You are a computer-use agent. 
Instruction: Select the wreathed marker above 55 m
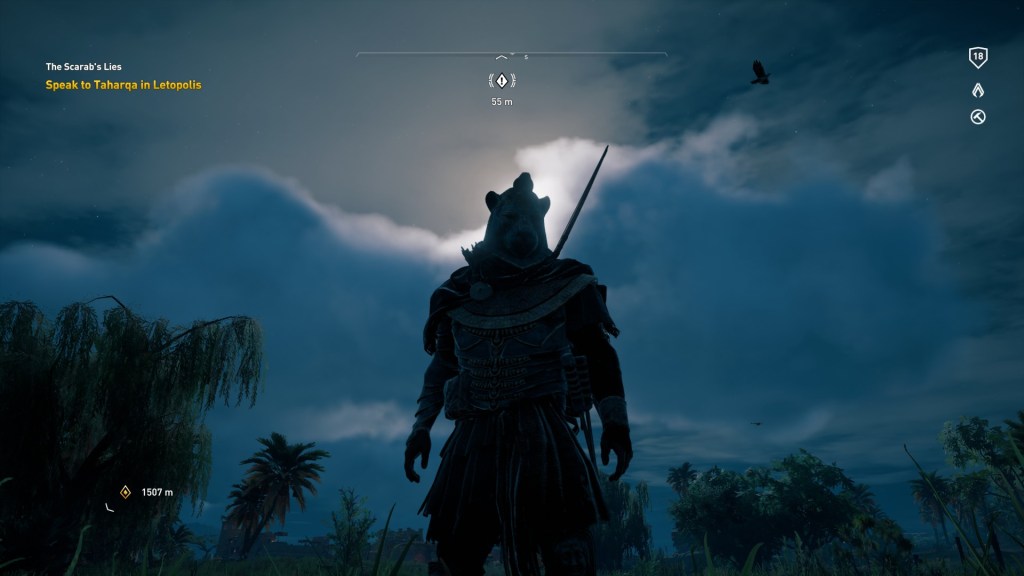[502, 80]
